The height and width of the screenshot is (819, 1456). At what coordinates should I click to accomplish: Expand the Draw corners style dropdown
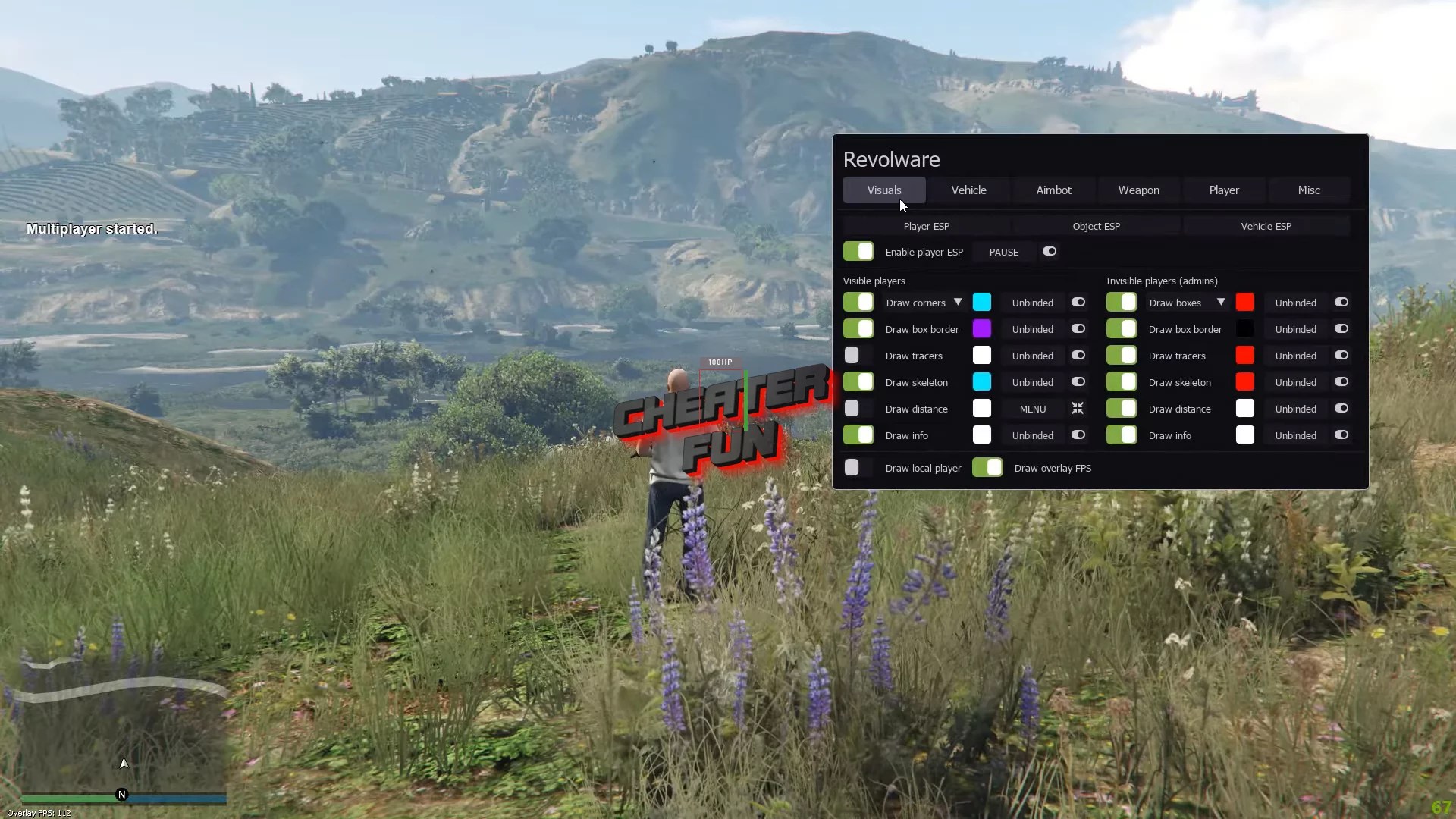[957, 302]
